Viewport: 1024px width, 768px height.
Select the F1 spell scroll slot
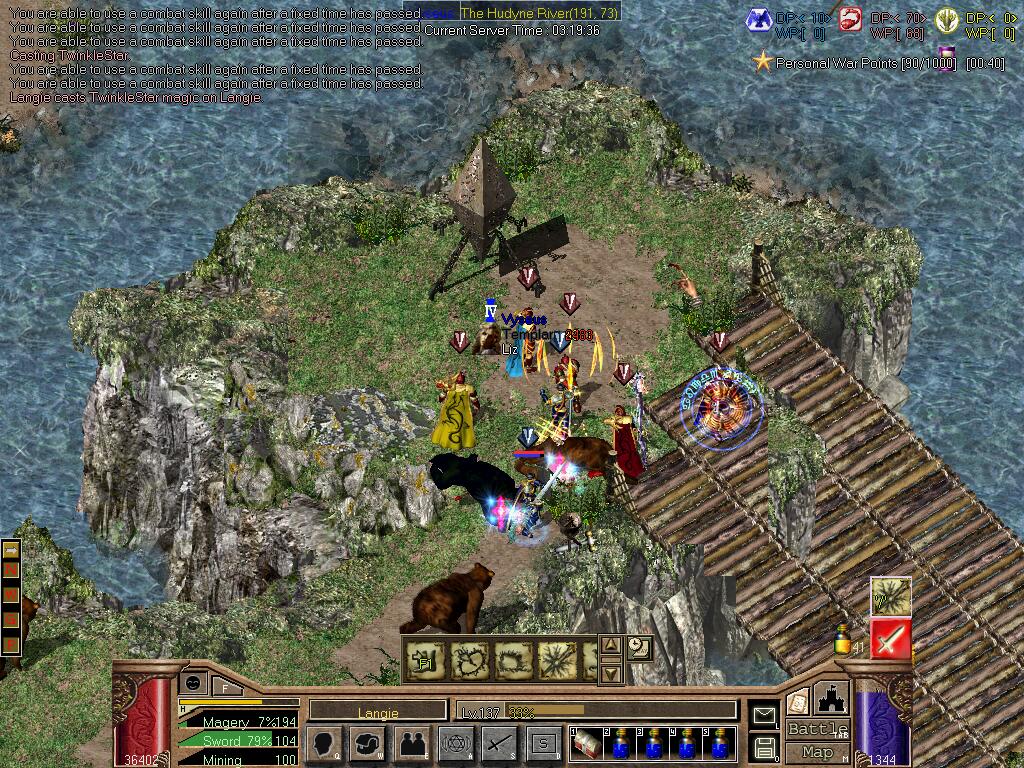click(x=424, y=659)
